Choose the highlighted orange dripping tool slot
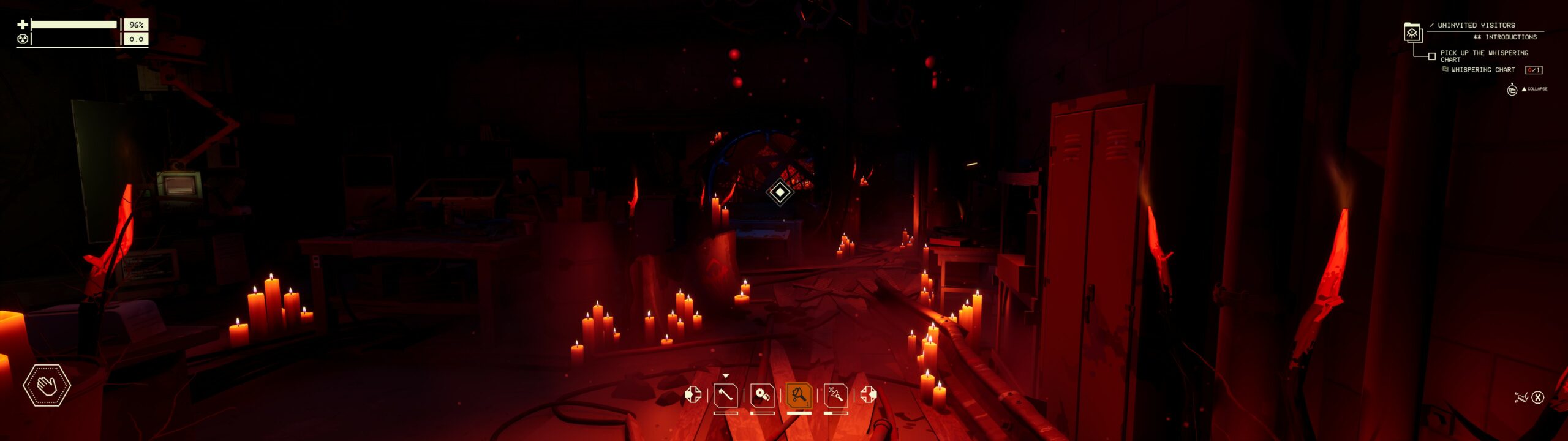The width and height of the screenshot is (1568, 441). click(799, 395)
